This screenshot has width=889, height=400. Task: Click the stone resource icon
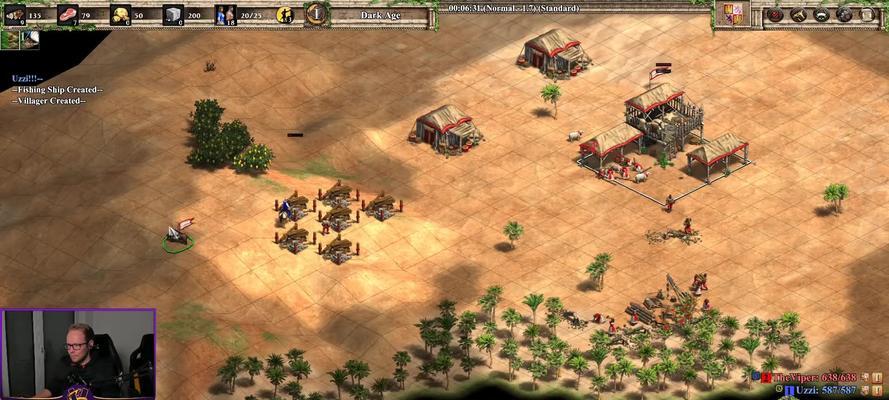tap(173, 14)
